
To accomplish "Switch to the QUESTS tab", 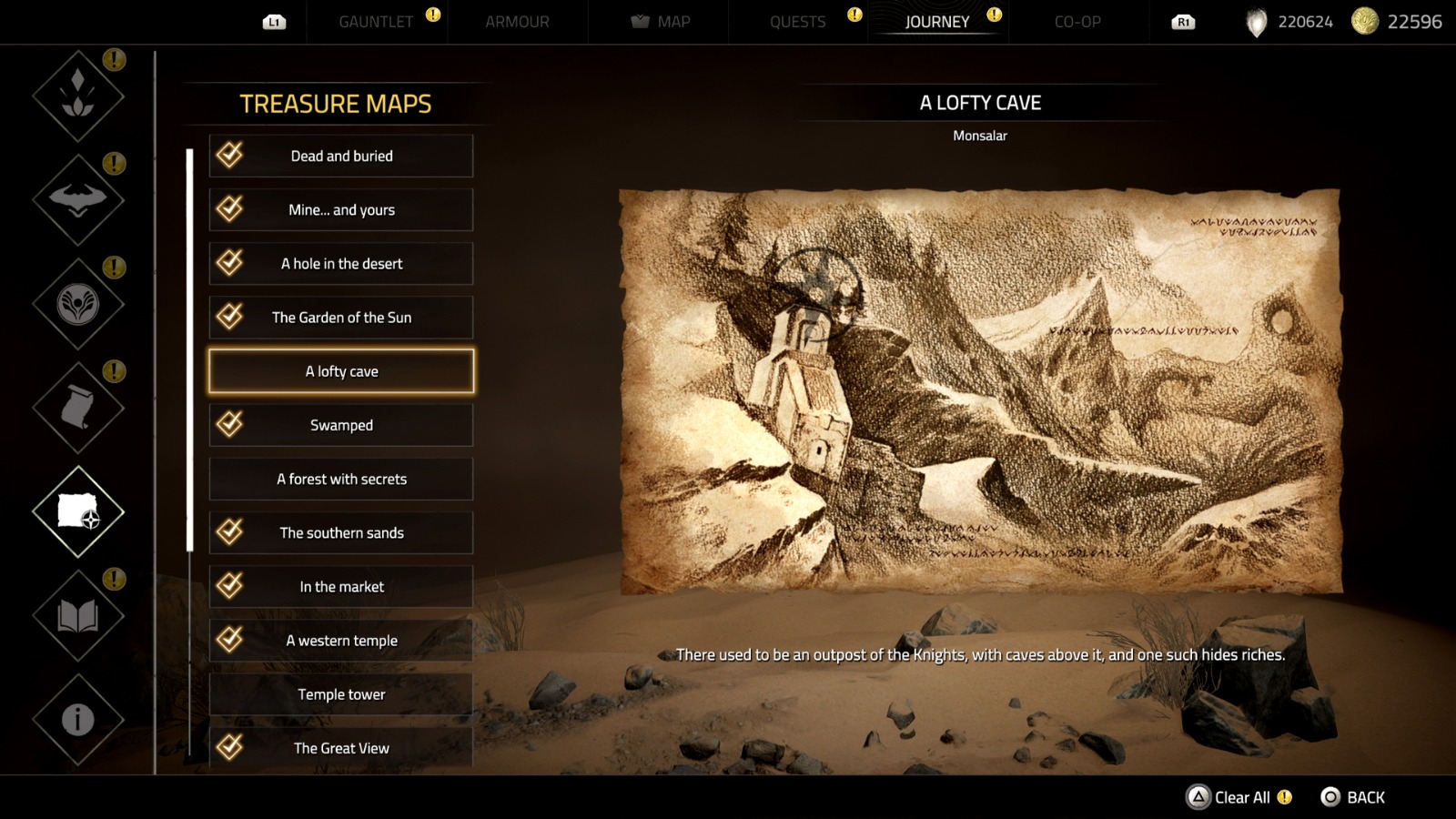I will point(798,22).
